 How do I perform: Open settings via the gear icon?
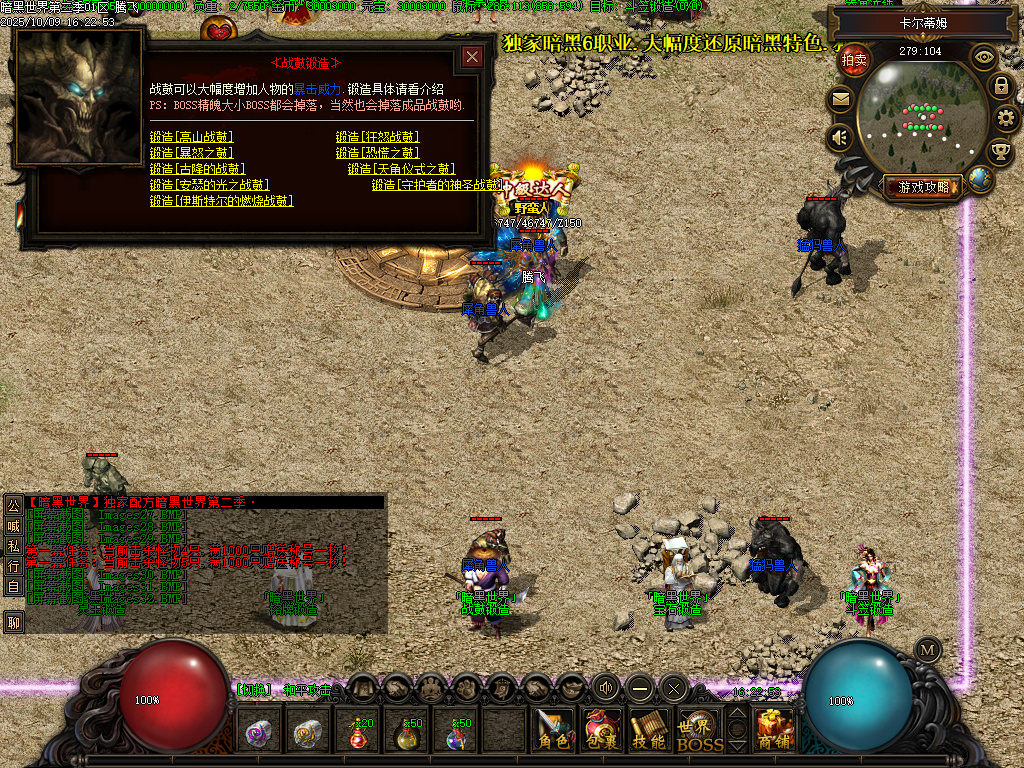[1006, 118]
